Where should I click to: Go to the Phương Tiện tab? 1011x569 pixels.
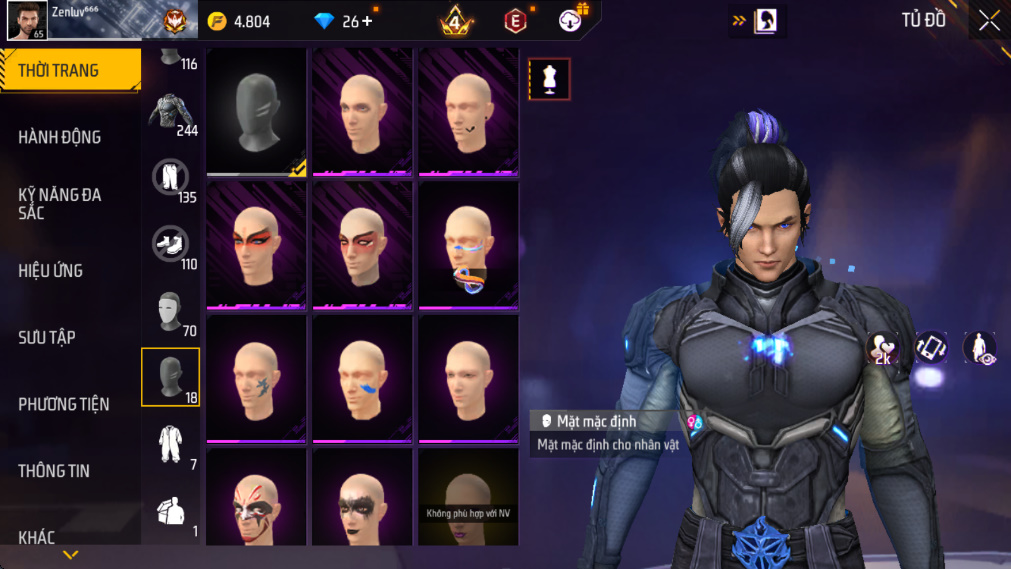64,404
